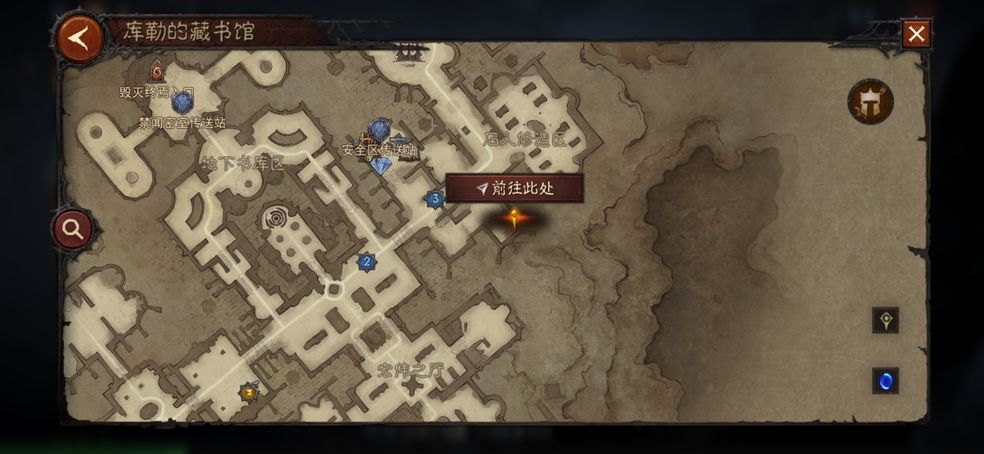Close the map with the X button
984x454 pixels.
[x=916, y=34]
